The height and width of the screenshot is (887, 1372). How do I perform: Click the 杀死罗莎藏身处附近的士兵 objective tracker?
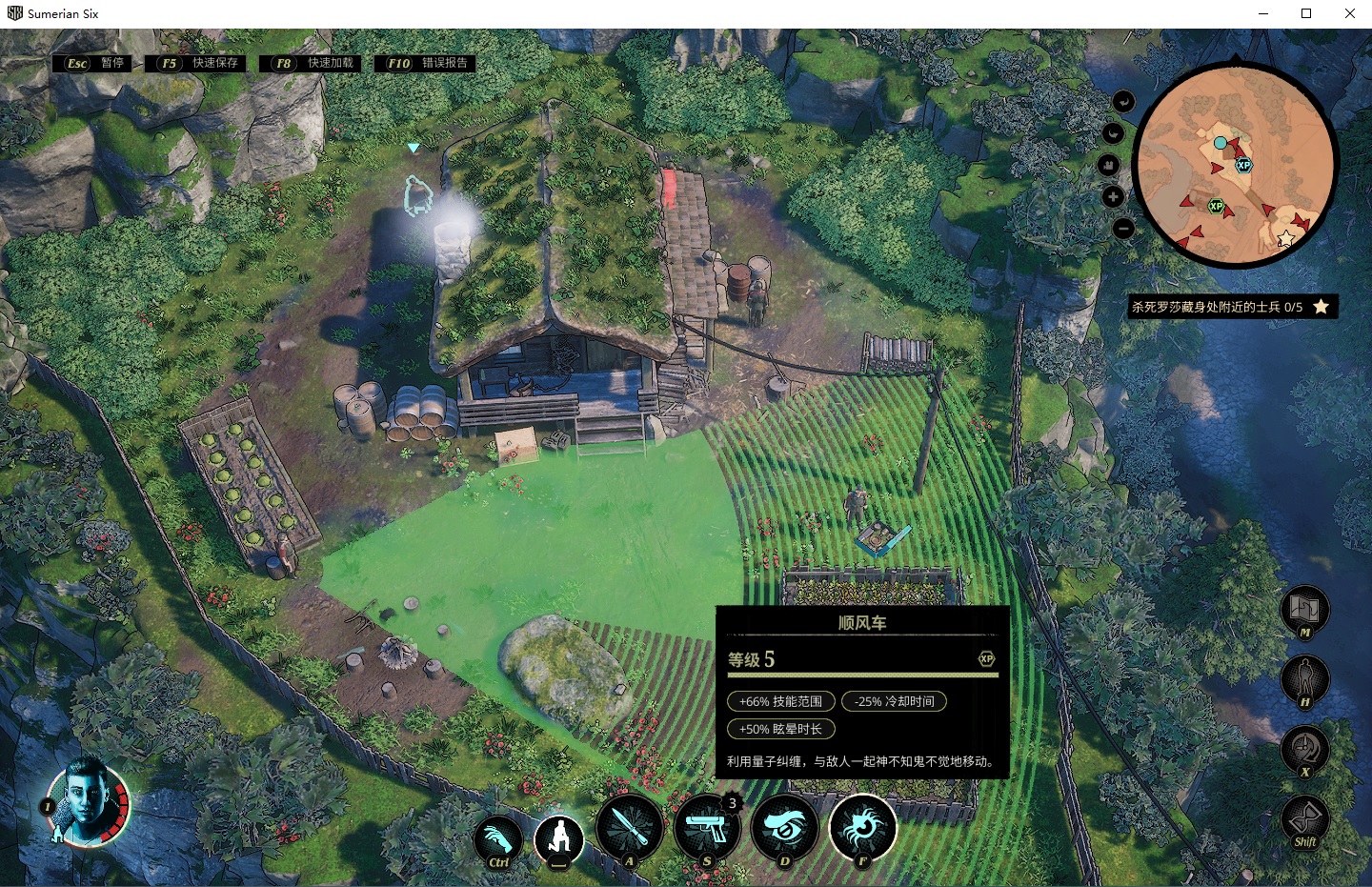[1229, 307]
